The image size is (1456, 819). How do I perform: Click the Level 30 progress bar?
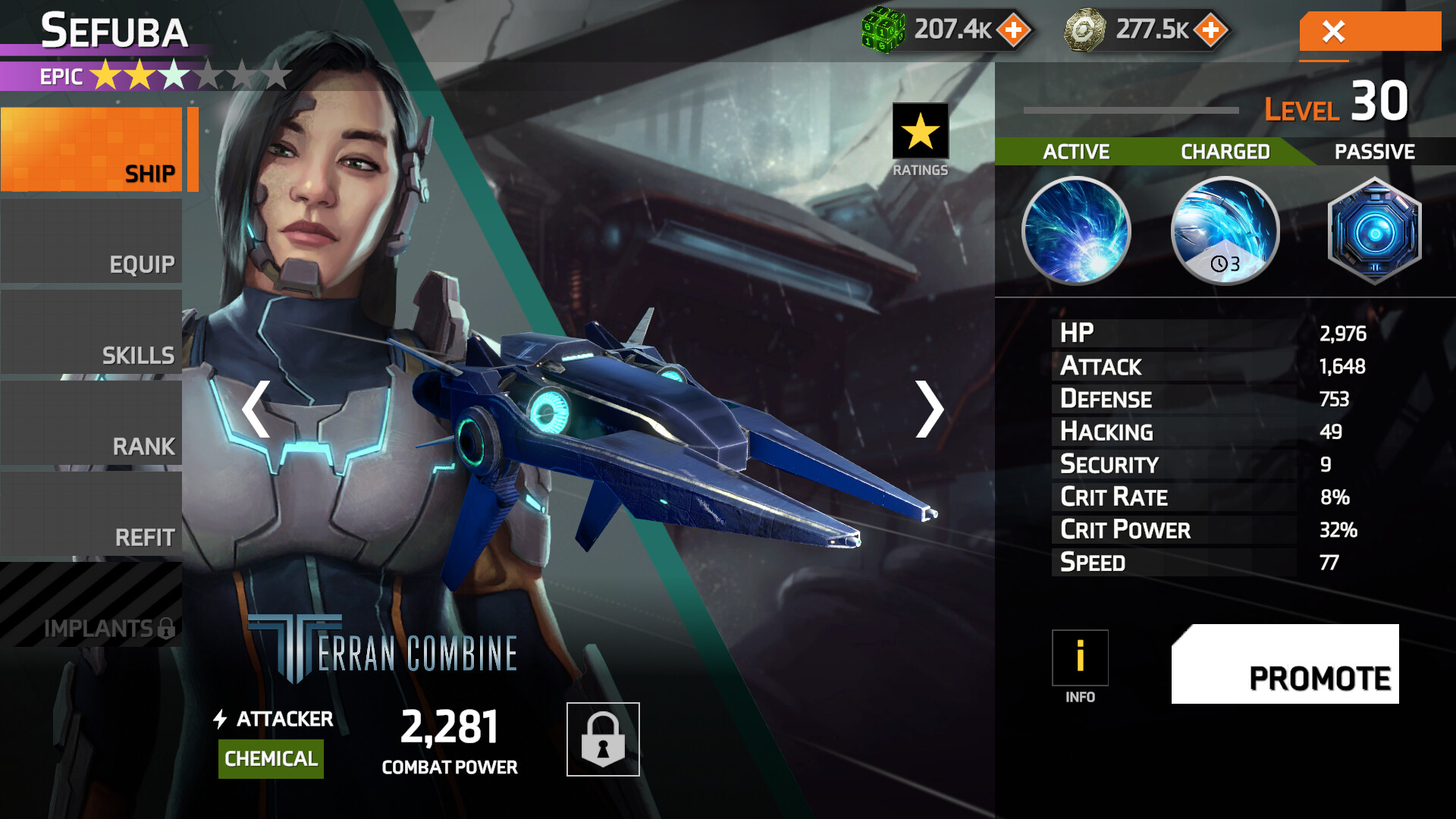[1130, 110]
